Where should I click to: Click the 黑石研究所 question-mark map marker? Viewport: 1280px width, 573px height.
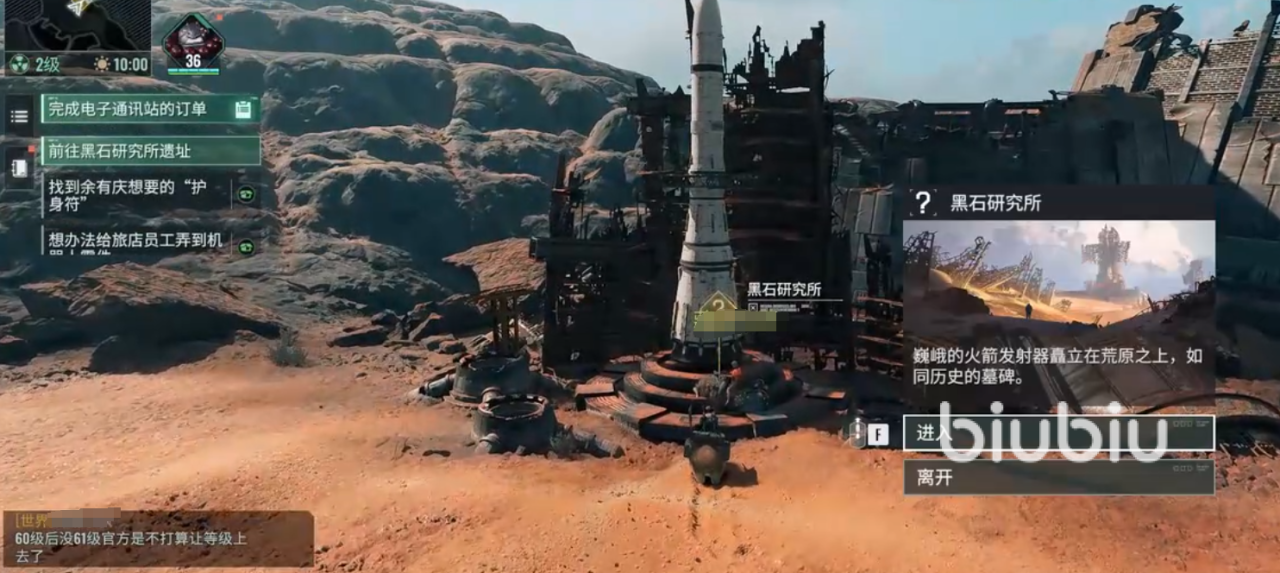click(x=718, y=303)
